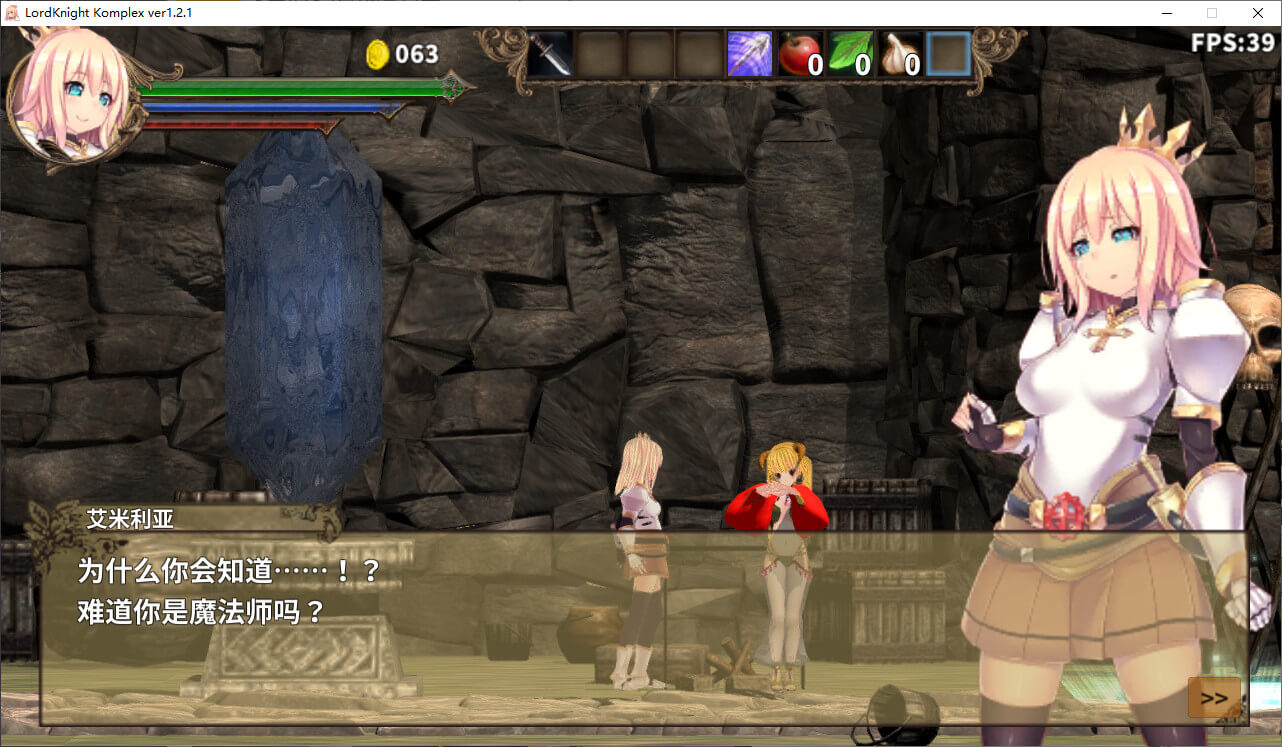The image size is (1282, 747).
Task: Select the dagger weapon slot
Action: 550,53
